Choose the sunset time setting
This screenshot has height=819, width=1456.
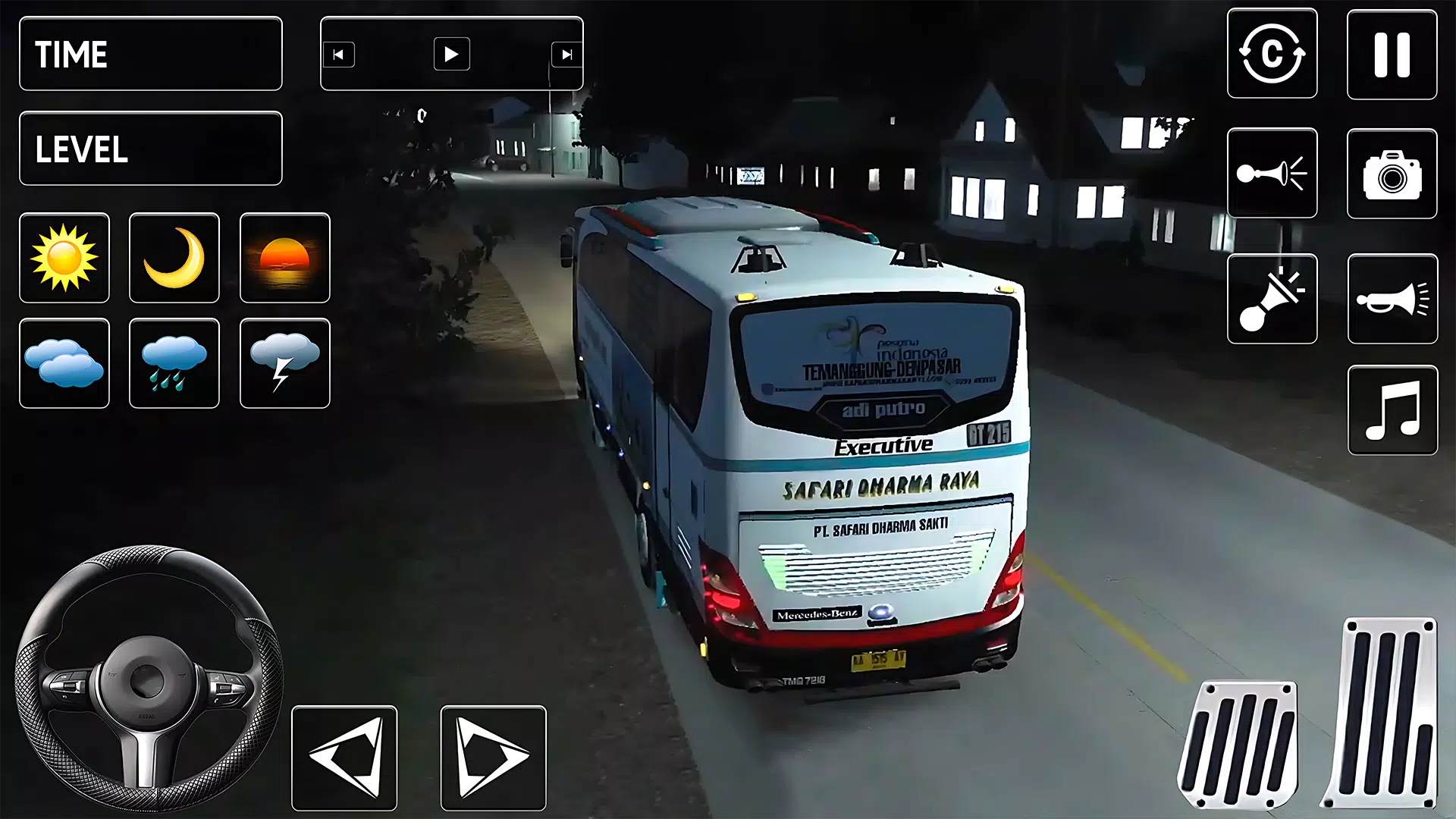(285, 258)
